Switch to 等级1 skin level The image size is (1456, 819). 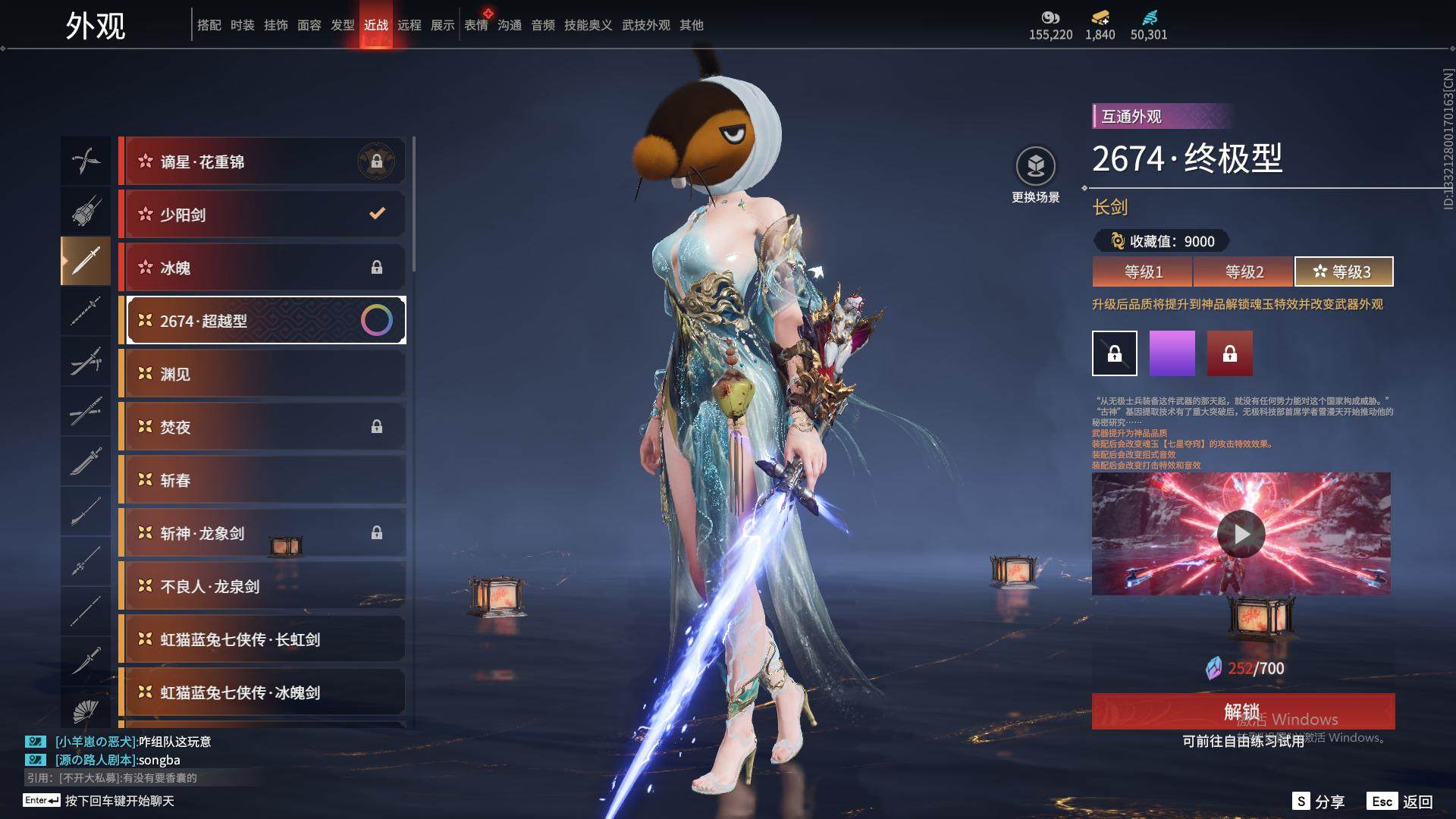1143,271
